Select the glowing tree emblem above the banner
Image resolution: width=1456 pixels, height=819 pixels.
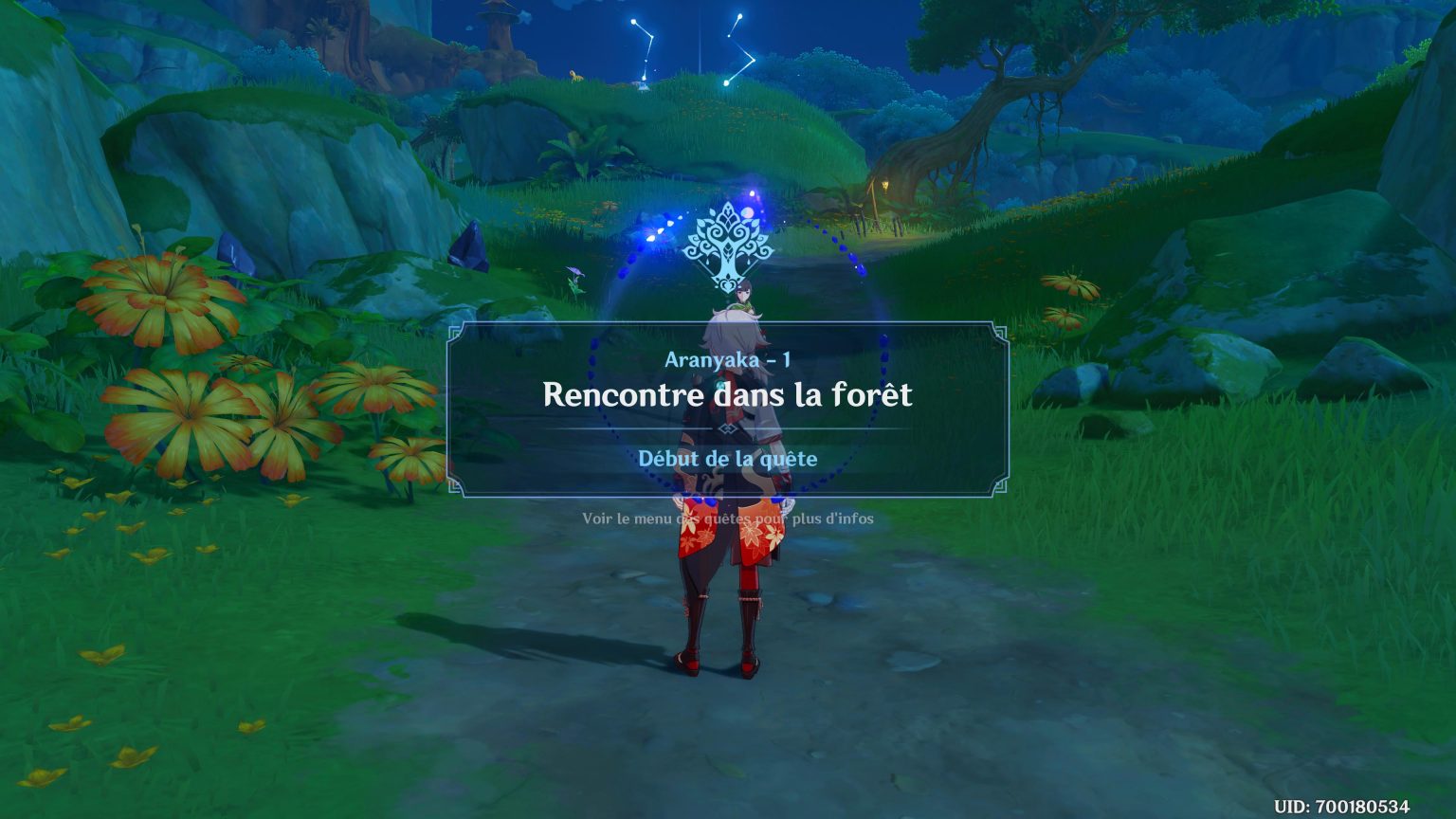point(728,242)
